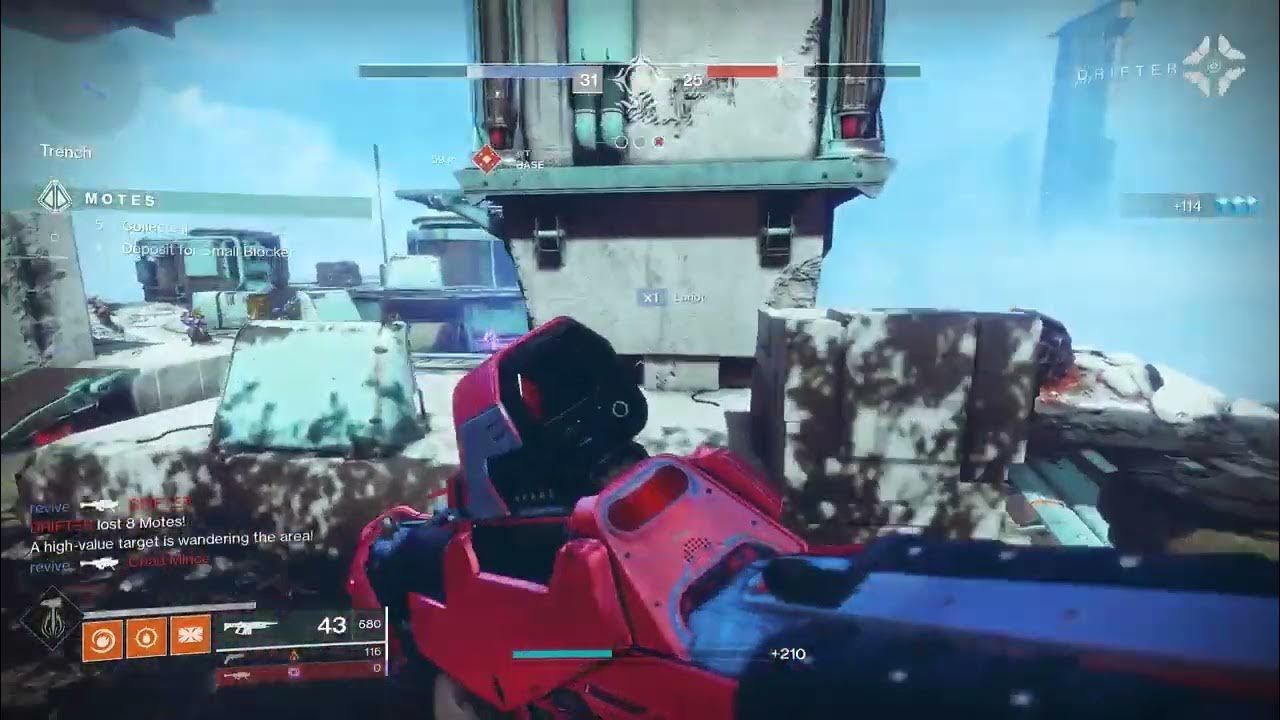Use the orange crossed-lines class ability icon

coord(190,638)
